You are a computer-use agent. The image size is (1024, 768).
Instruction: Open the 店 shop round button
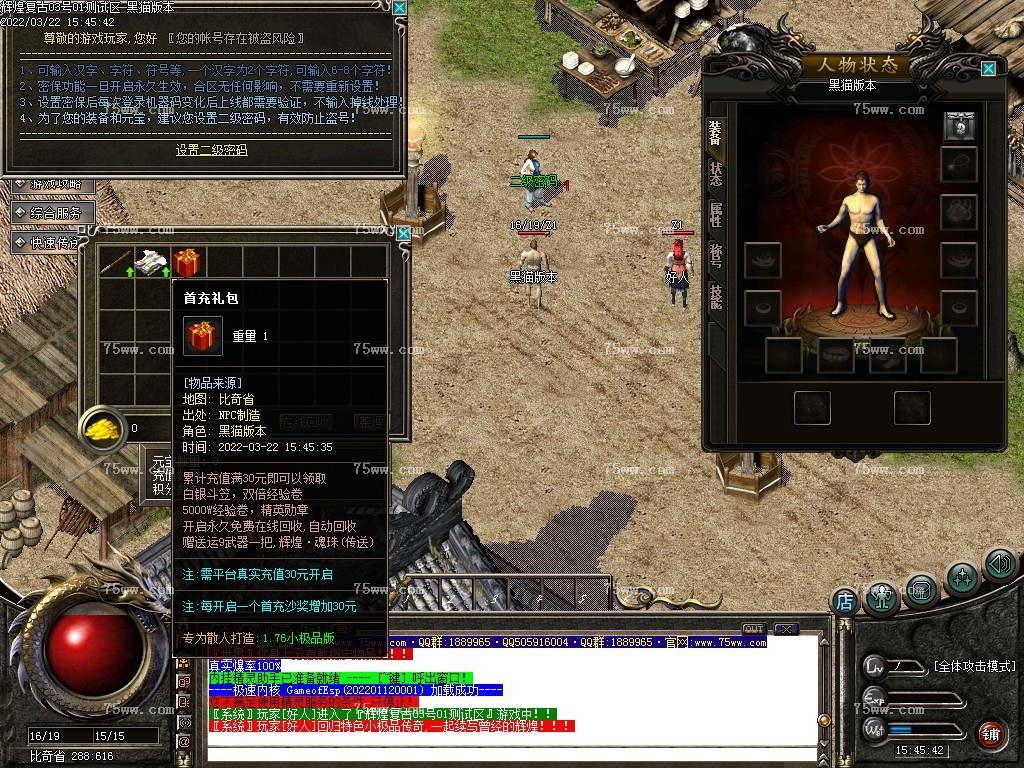pyautogui.click(x=845, y=601)
